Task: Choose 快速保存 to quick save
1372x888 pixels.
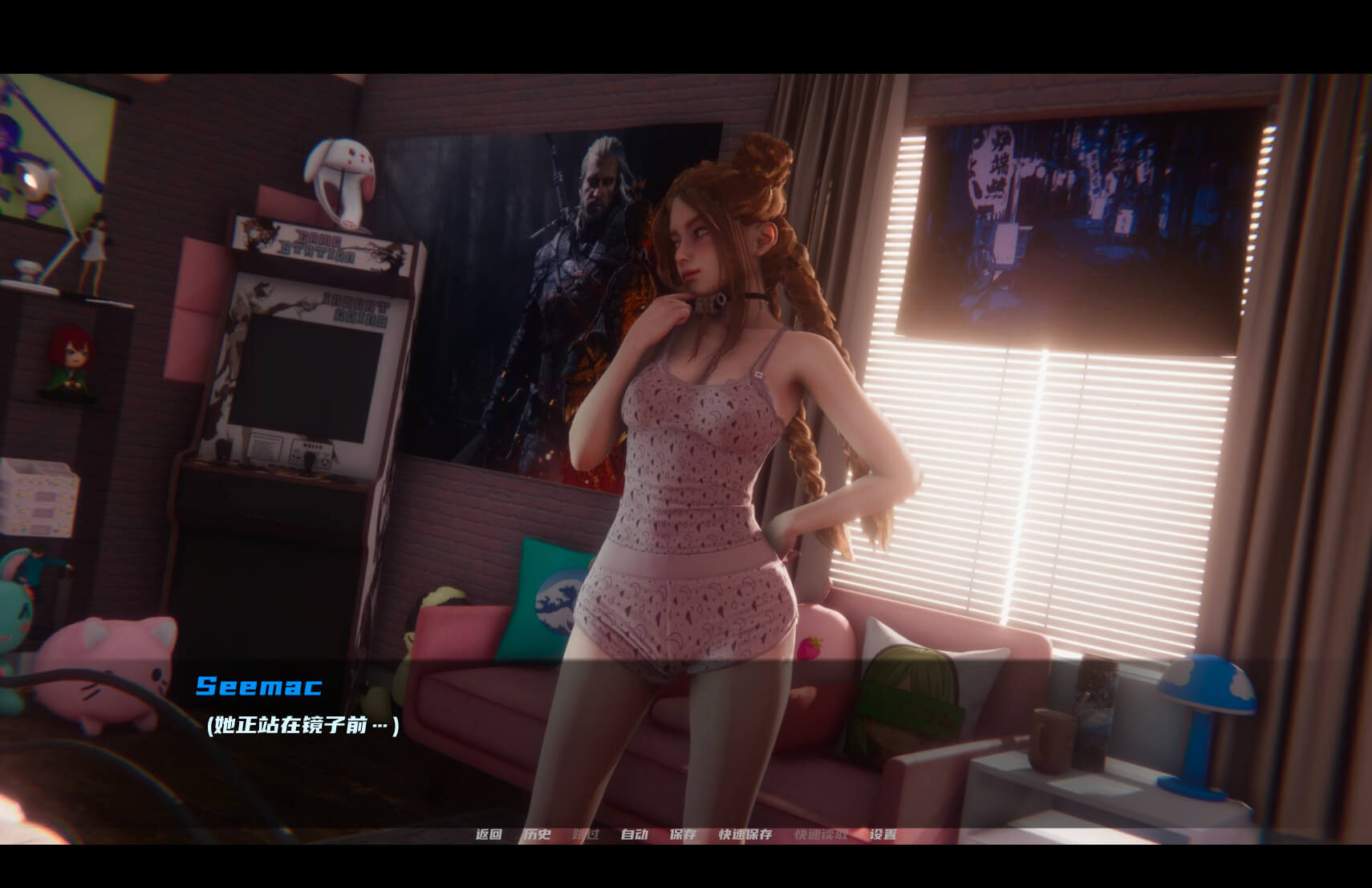Action: [x=745, y=834]
